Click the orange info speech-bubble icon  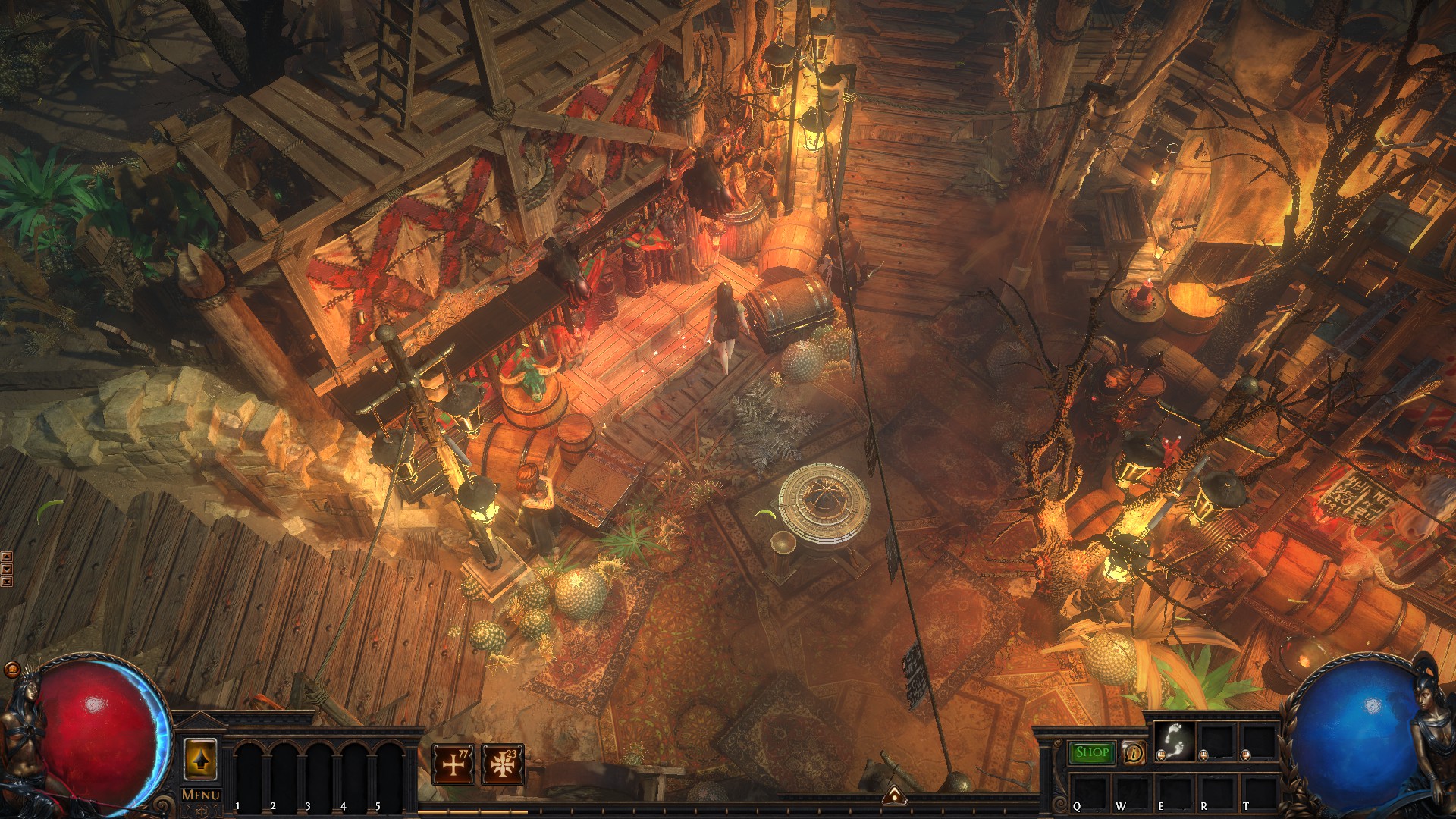coord(1134,752)
